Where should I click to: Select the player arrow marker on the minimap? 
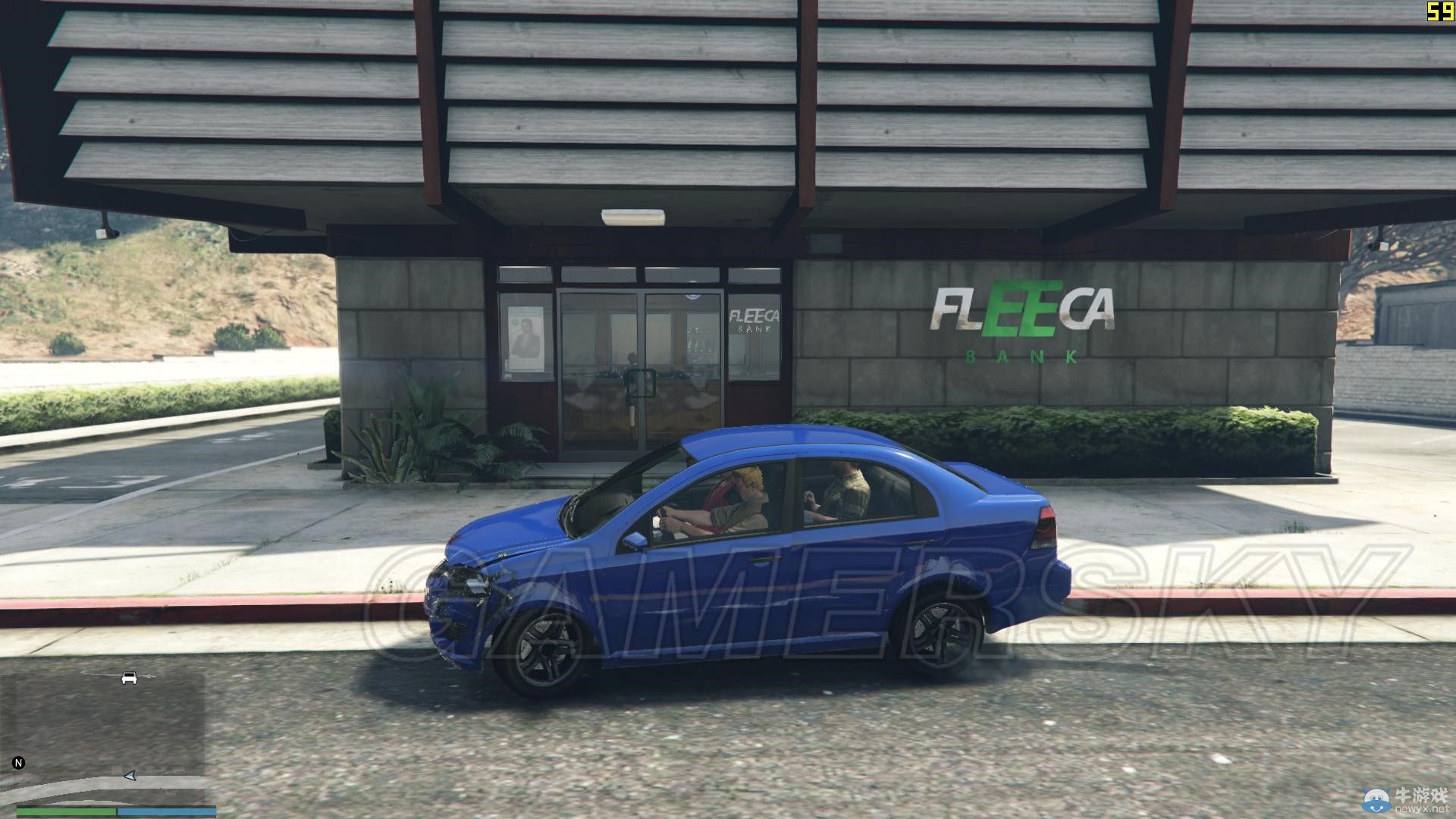[x=130, y=777]
